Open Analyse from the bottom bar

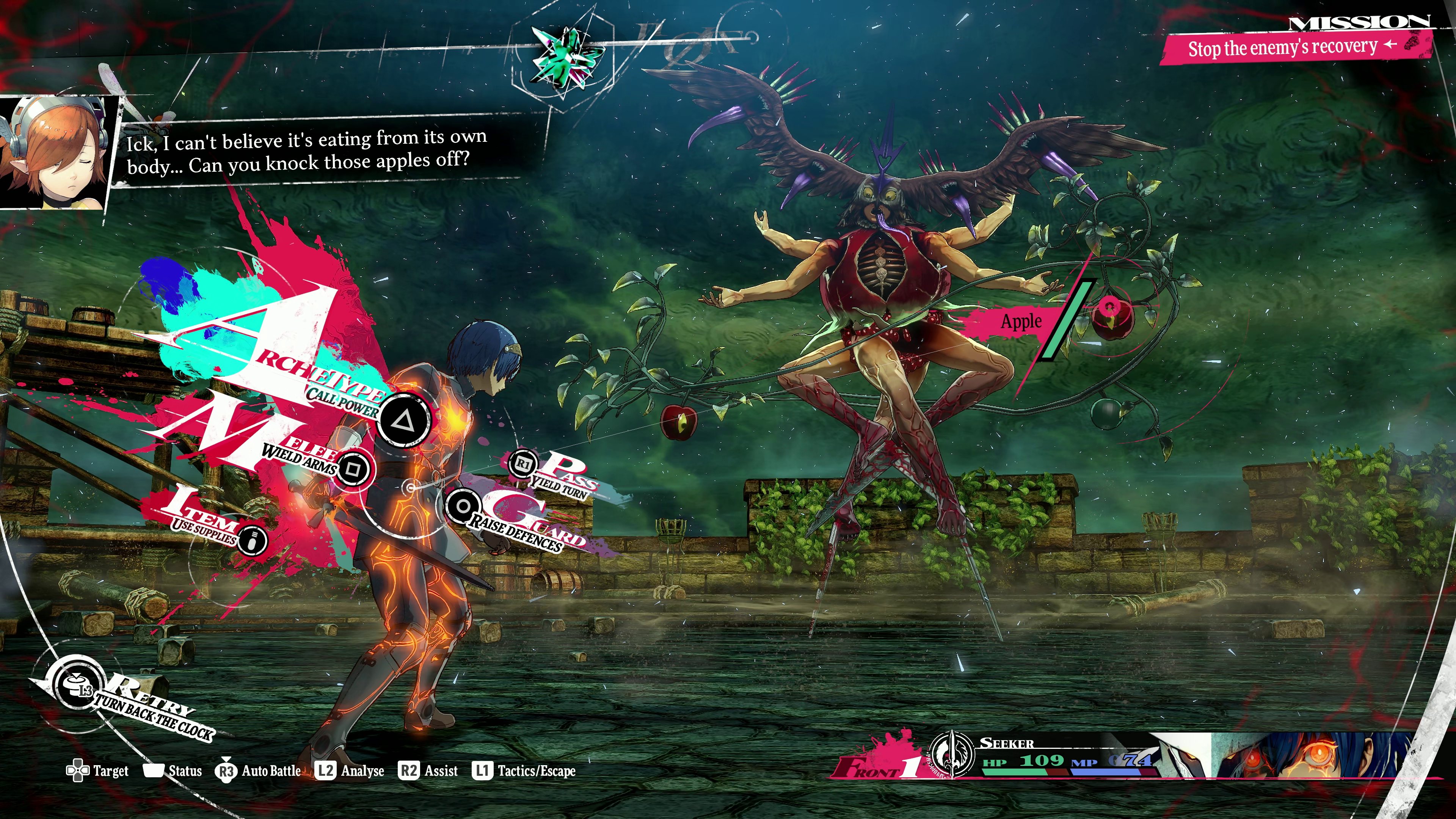(350, 771)
